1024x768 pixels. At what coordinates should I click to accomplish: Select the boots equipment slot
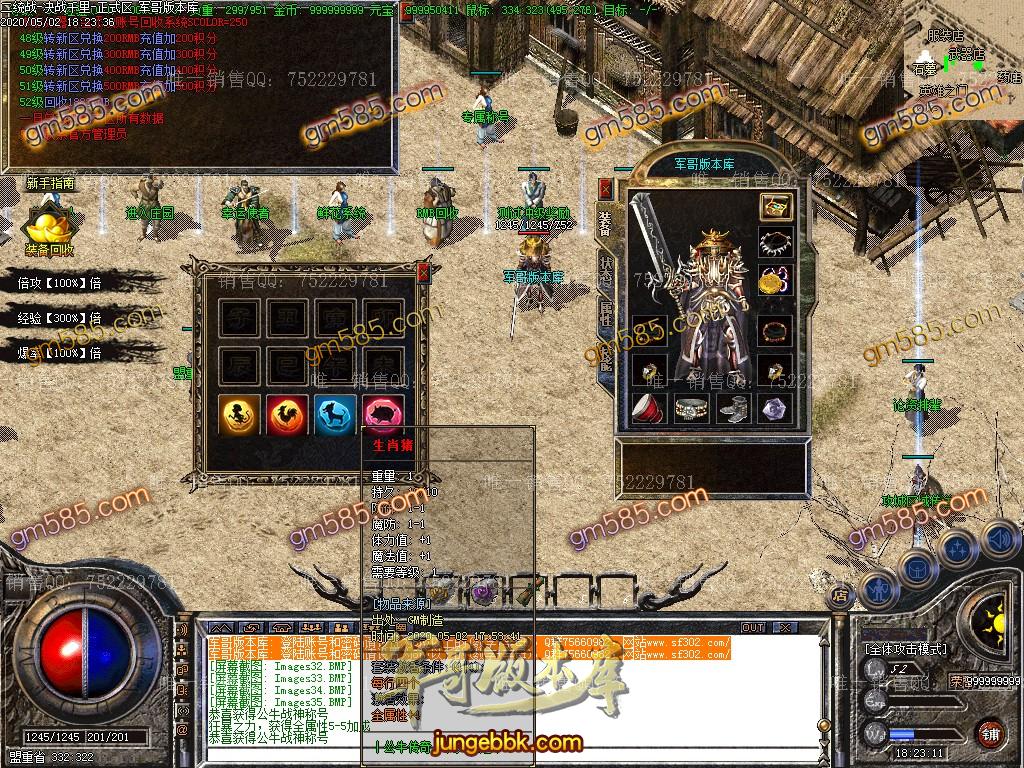tap(734, 407)
